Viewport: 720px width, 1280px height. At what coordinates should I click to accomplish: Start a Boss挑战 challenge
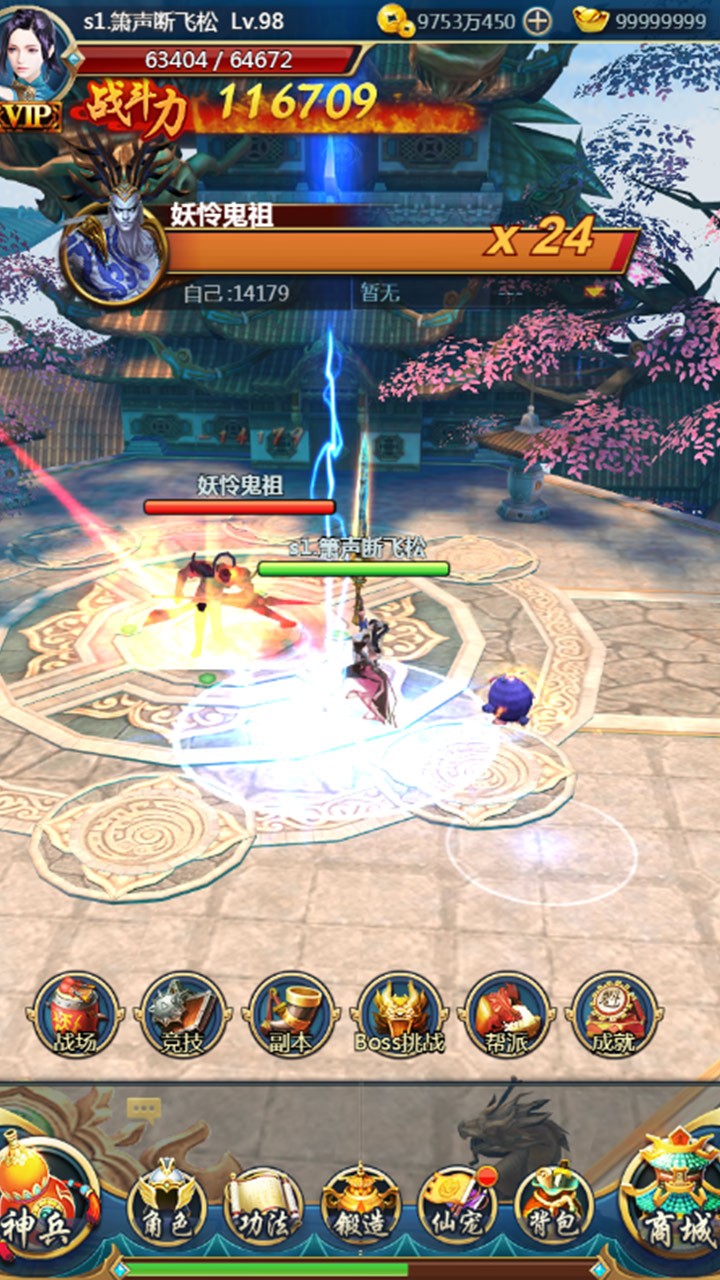click(400, 1015)
